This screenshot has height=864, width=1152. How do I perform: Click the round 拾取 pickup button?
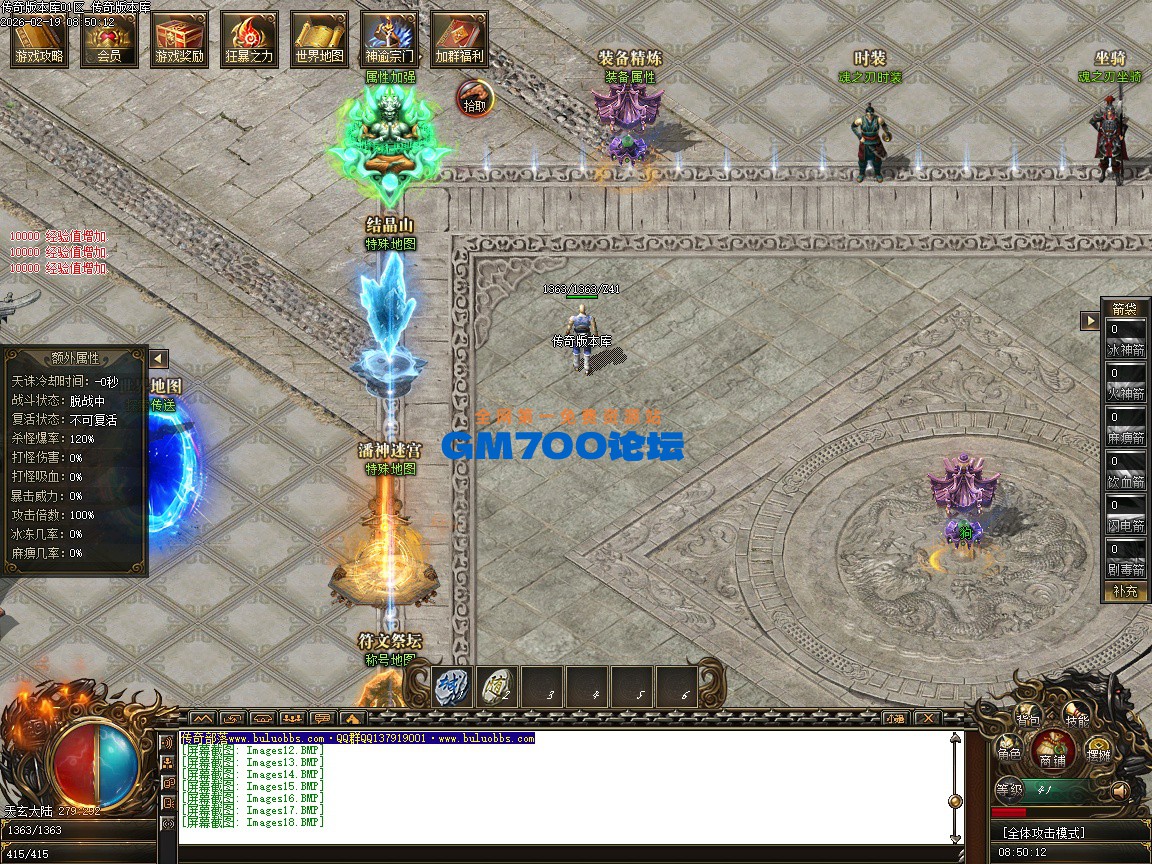[x=476, y=97]
